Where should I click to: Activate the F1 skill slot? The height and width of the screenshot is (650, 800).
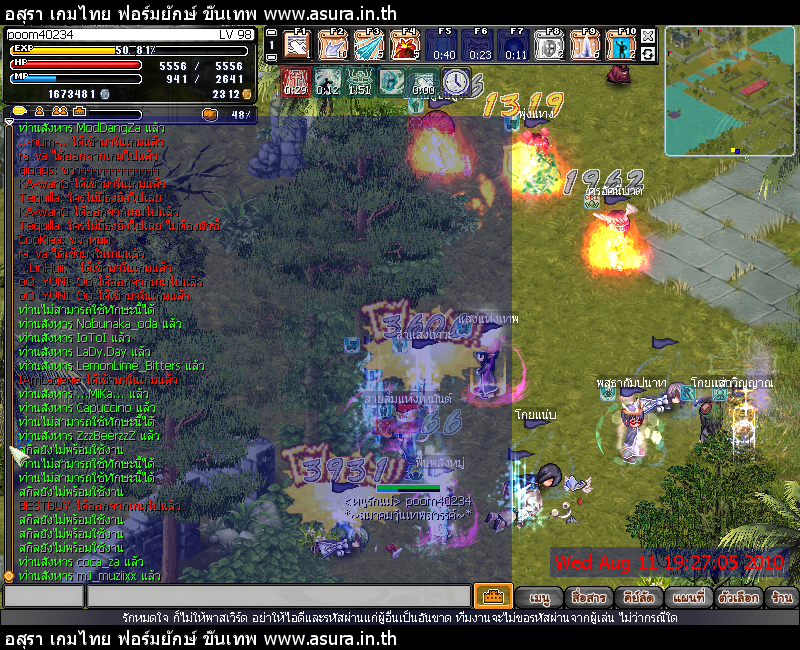coord(298,45)
